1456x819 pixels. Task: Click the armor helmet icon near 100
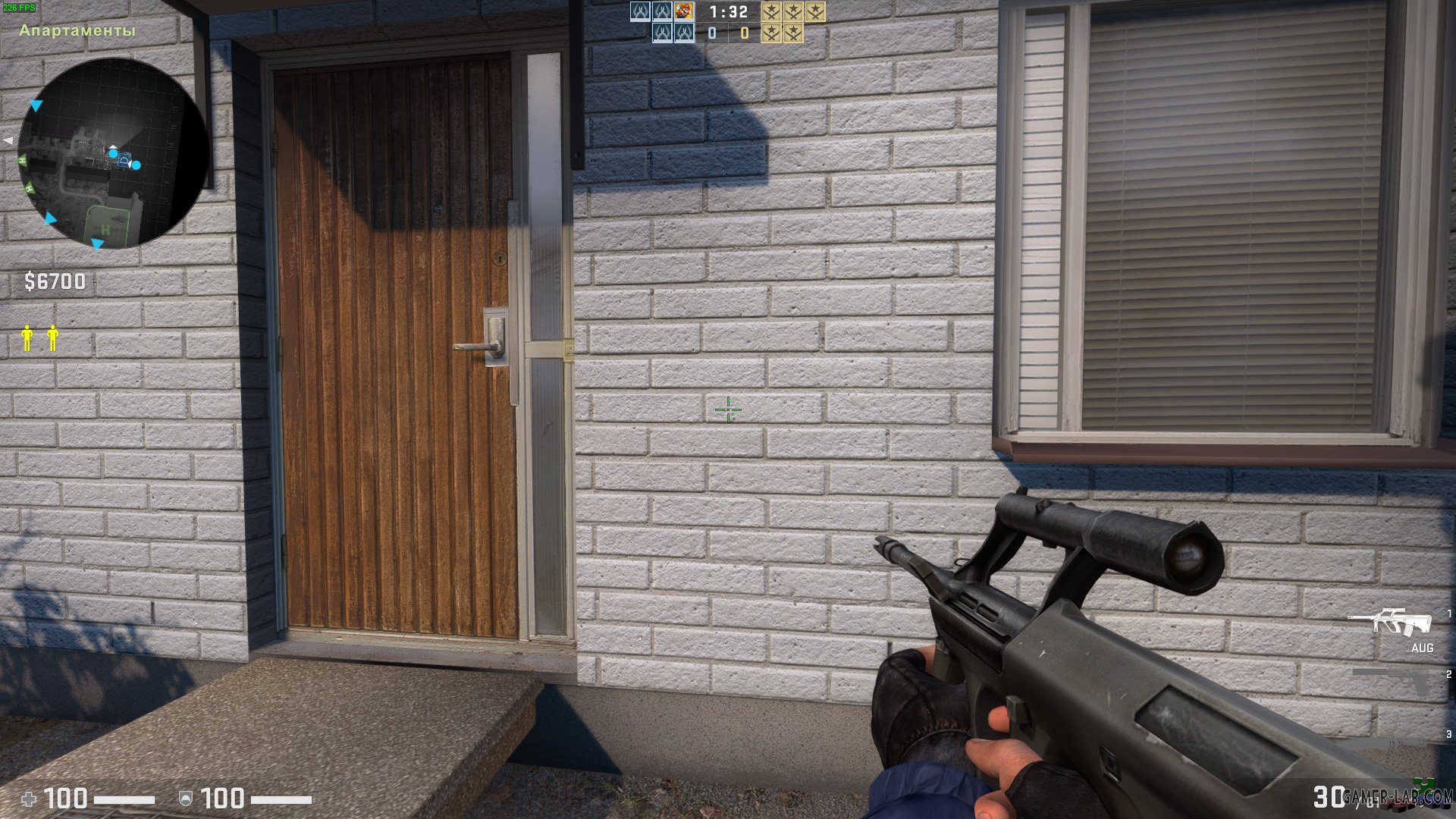(186, 799)
